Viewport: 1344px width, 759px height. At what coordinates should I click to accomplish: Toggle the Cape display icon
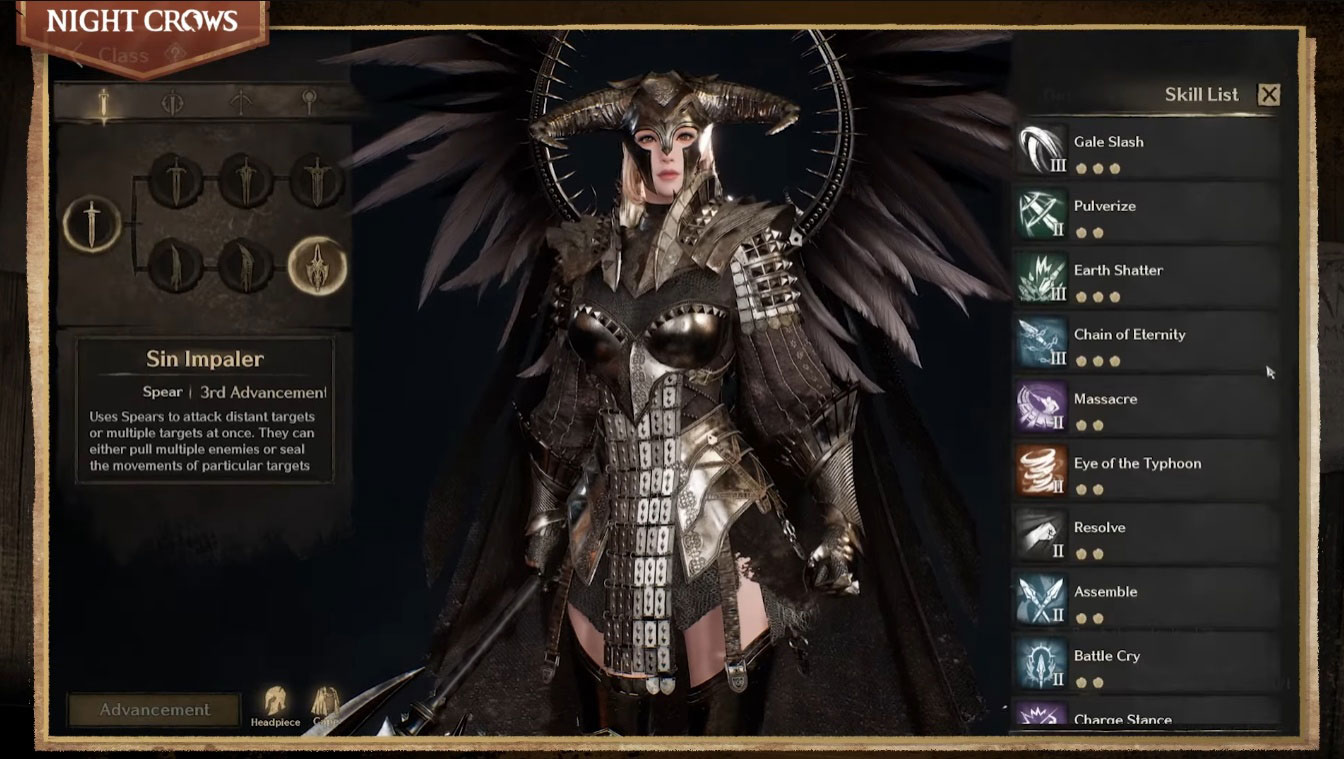coord(325,704)
